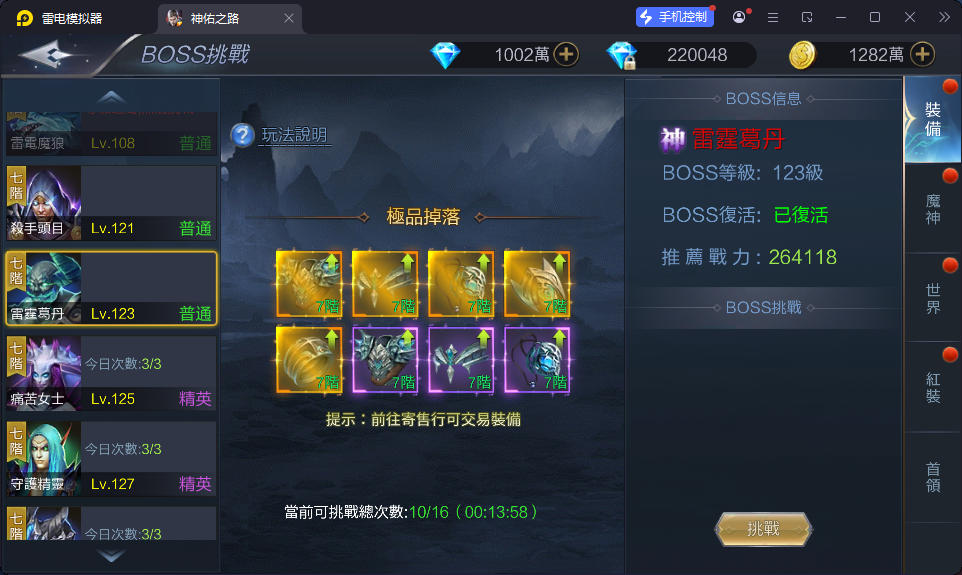Show the purple blue-orb amulet drop
The image size is (962, 575).
537,358
